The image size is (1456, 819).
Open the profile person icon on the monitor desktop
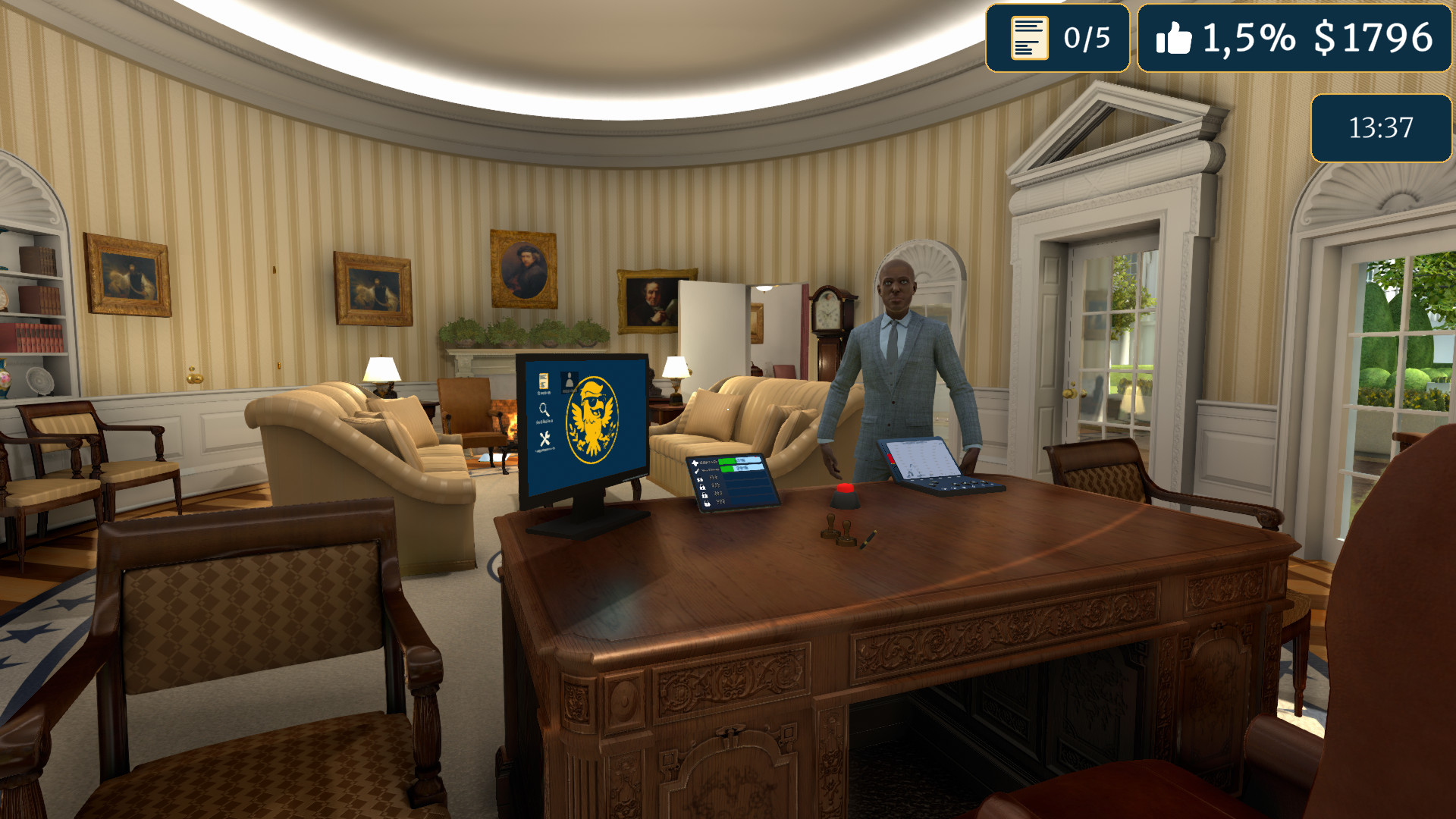pos(569,380)
